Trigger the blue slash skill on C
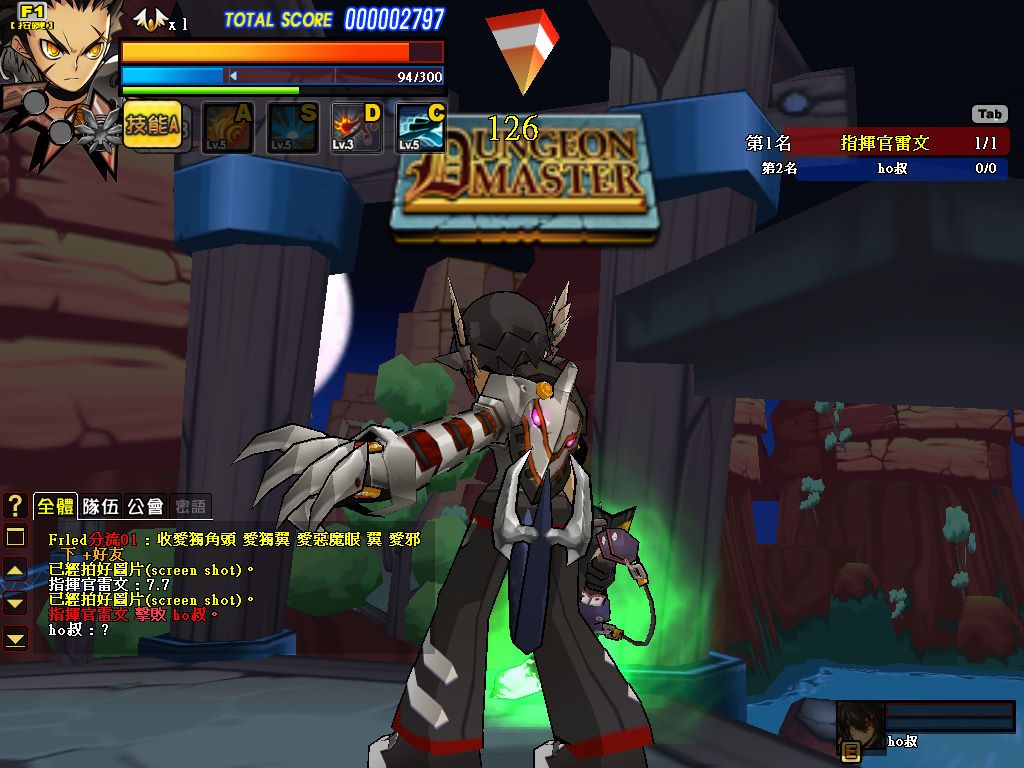Image resolution: width=1024 pixels, height=768 pixels. (421, 128)
